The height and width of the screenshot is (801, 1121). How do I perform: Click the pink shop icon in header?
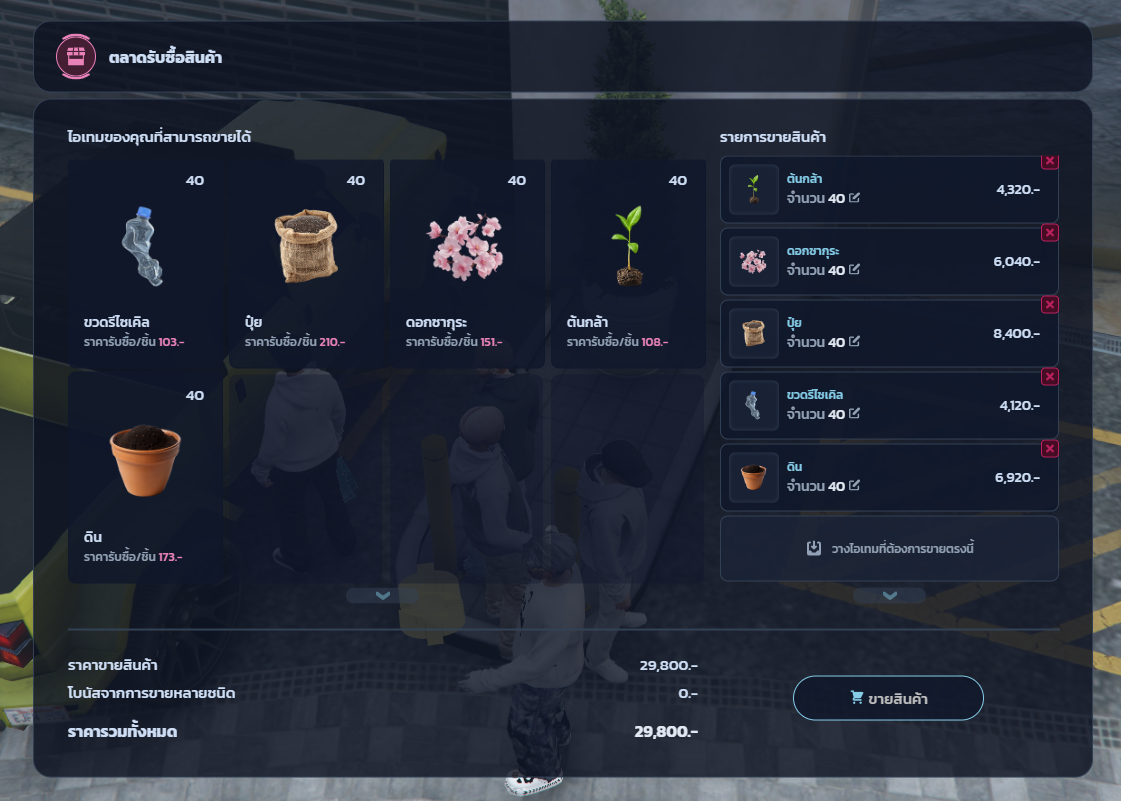point(74,56)
